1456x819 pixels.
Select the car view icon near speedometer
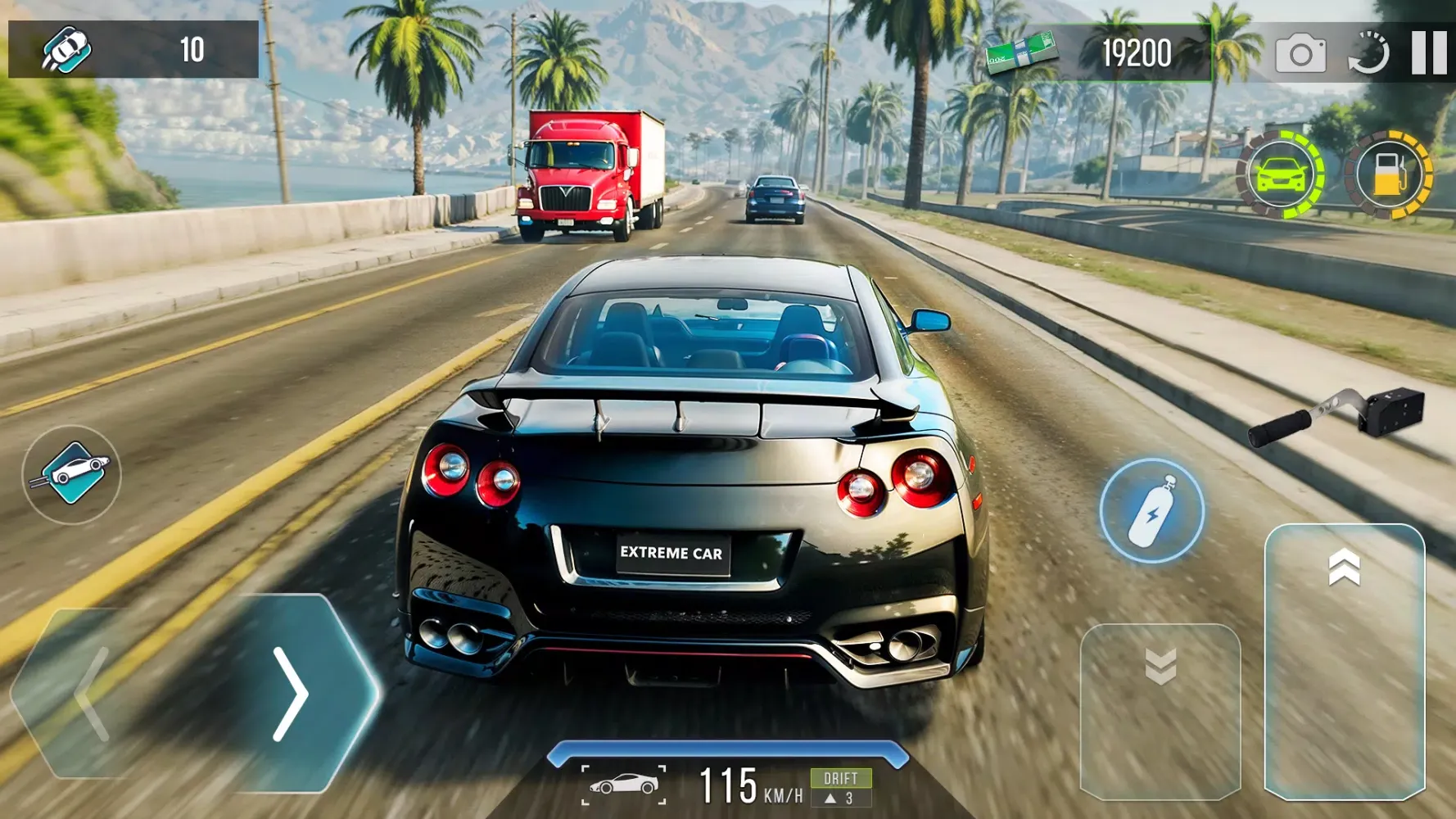pos(624,785)
